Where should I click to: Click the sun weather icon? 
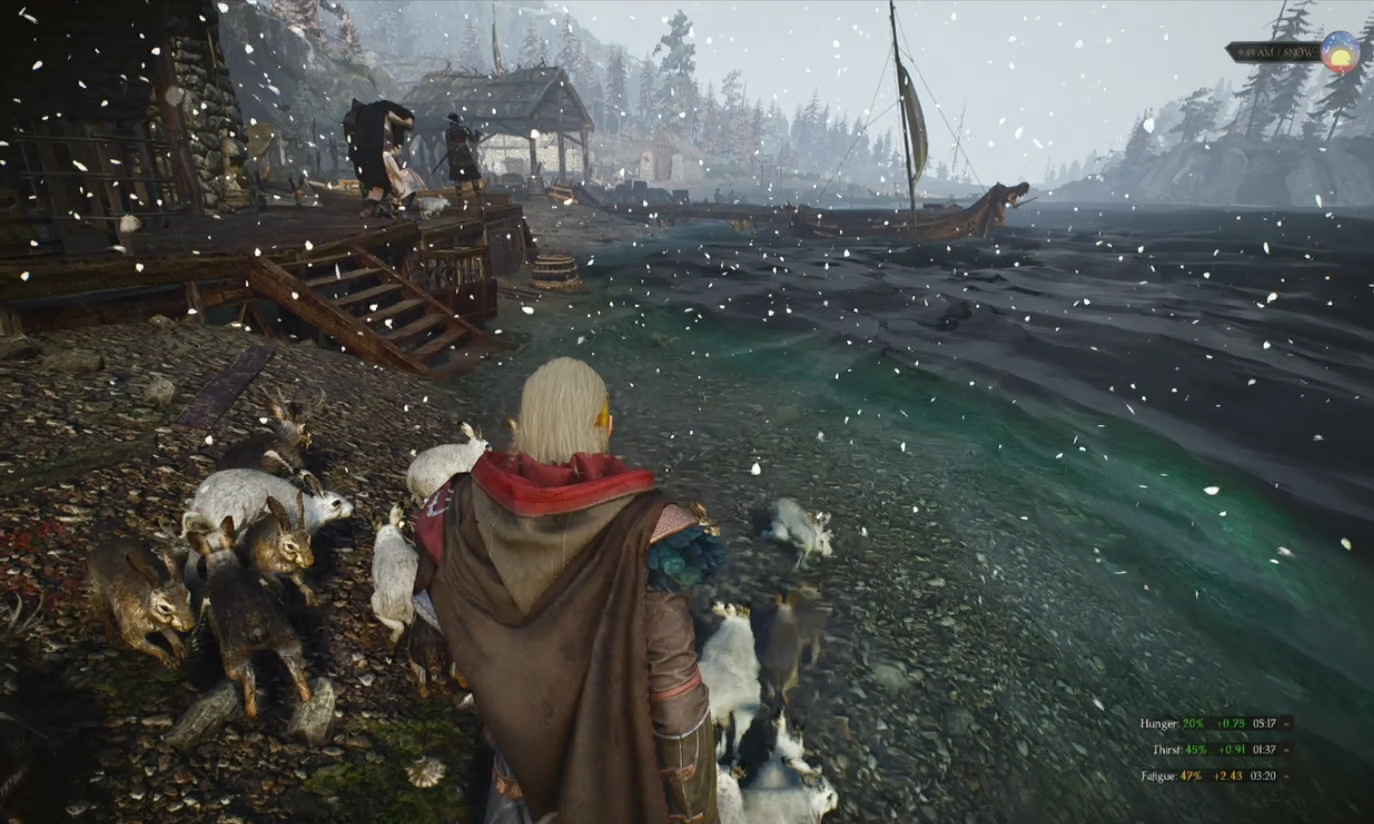coord(1340,52)
